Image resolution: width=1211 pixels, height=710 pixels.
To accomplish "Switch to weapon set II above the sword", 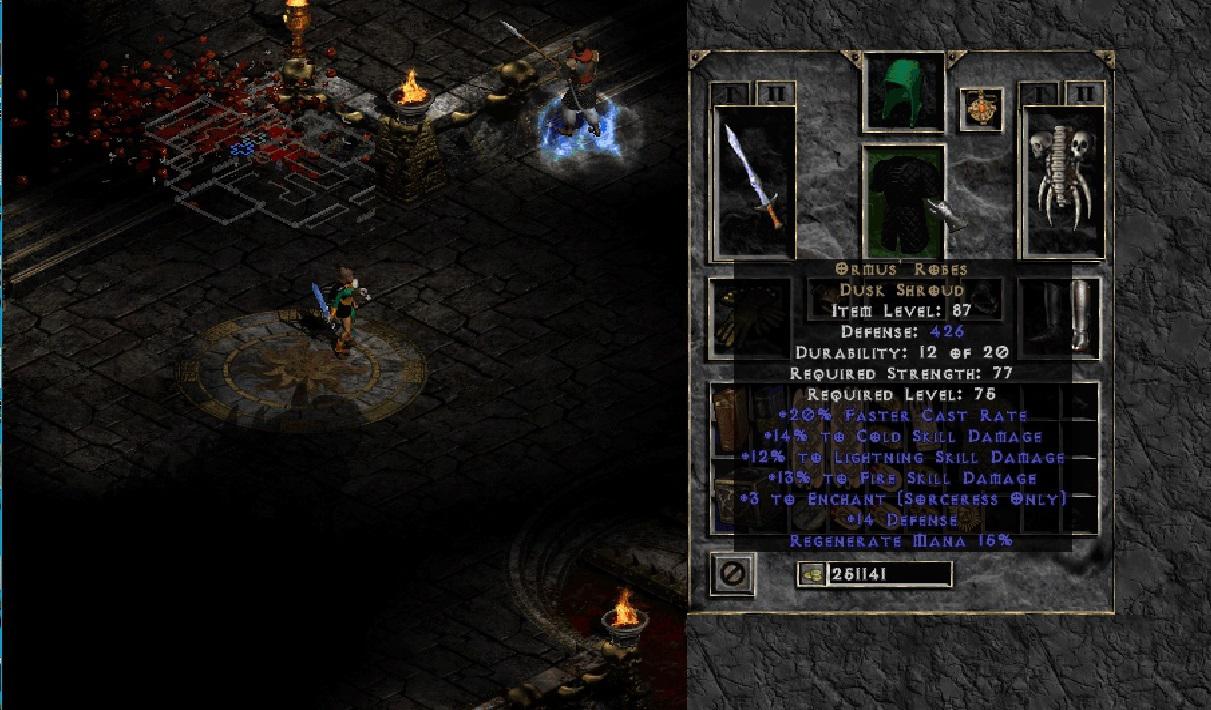I will [x=775, y=93].
